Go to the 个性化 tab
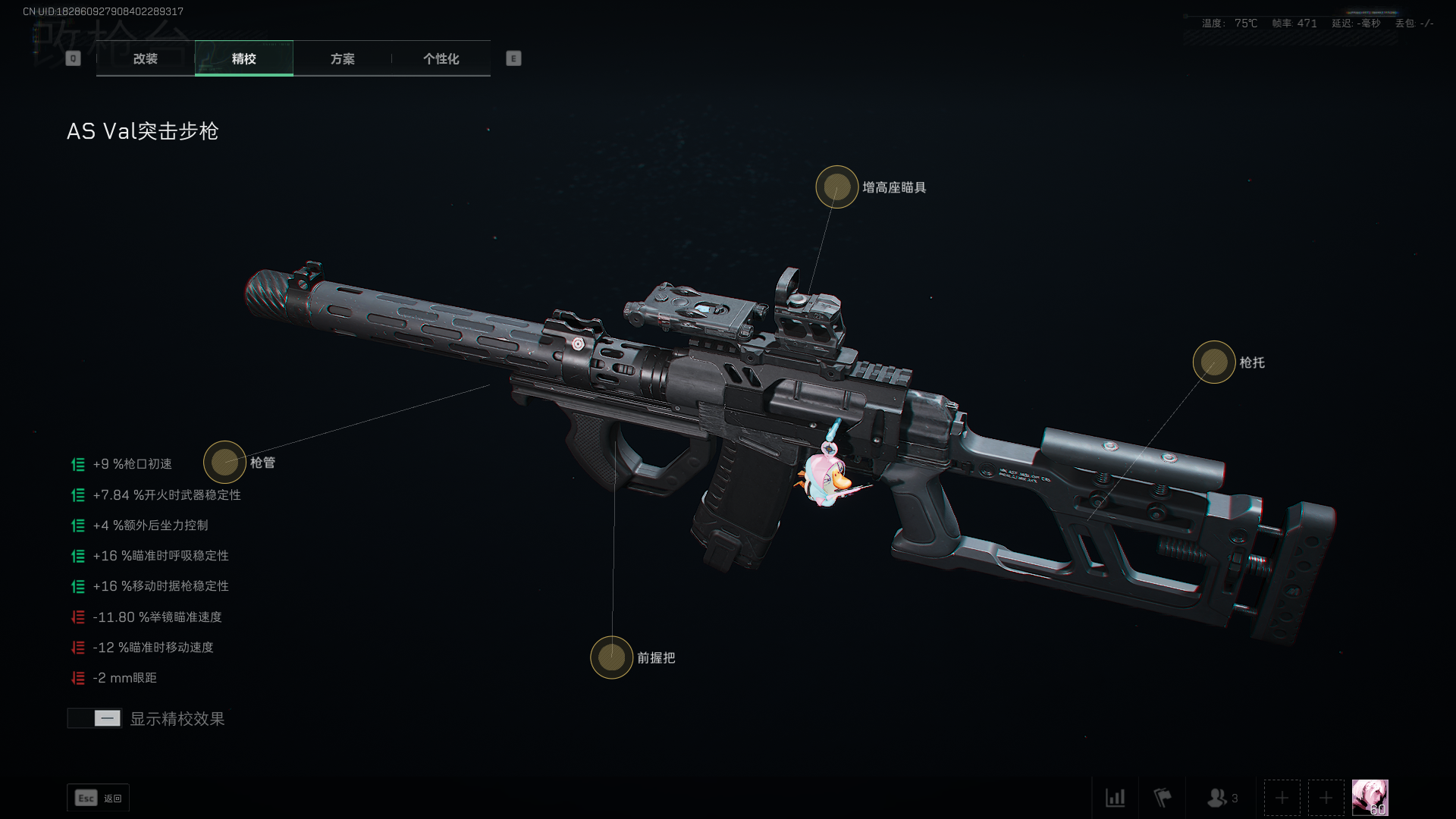The height and width of the screenshot is (819, 1456). click(x=441, y=58)
